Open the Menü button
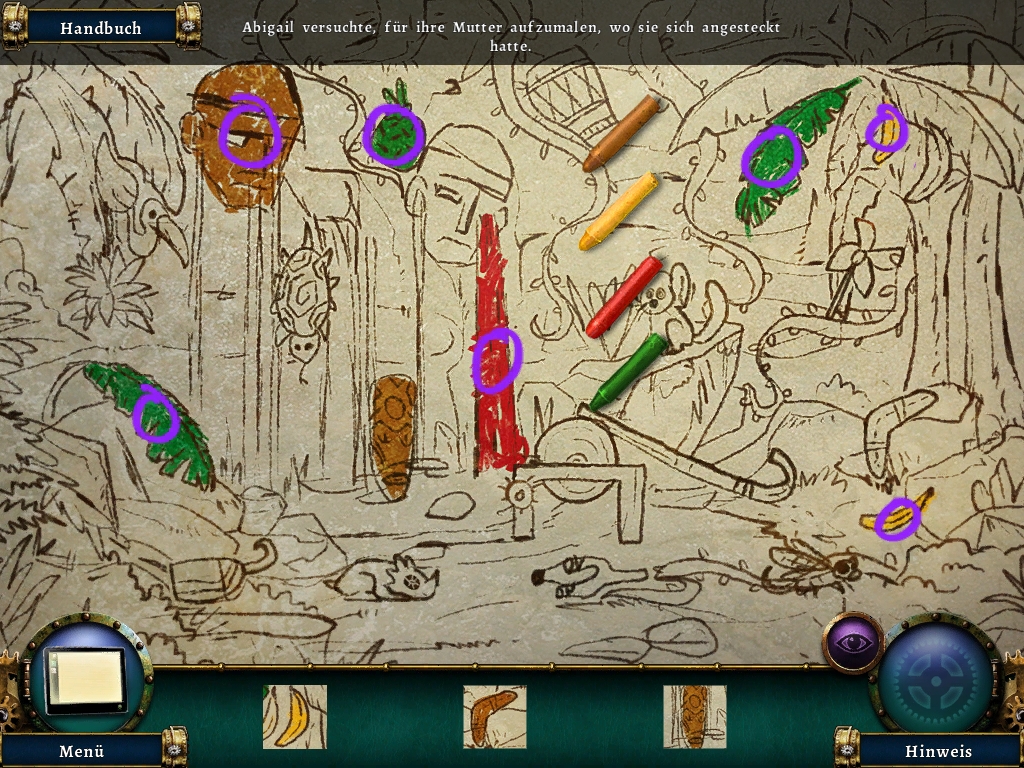Viewport: 1024px width, 768px height. tap(82, 750)
